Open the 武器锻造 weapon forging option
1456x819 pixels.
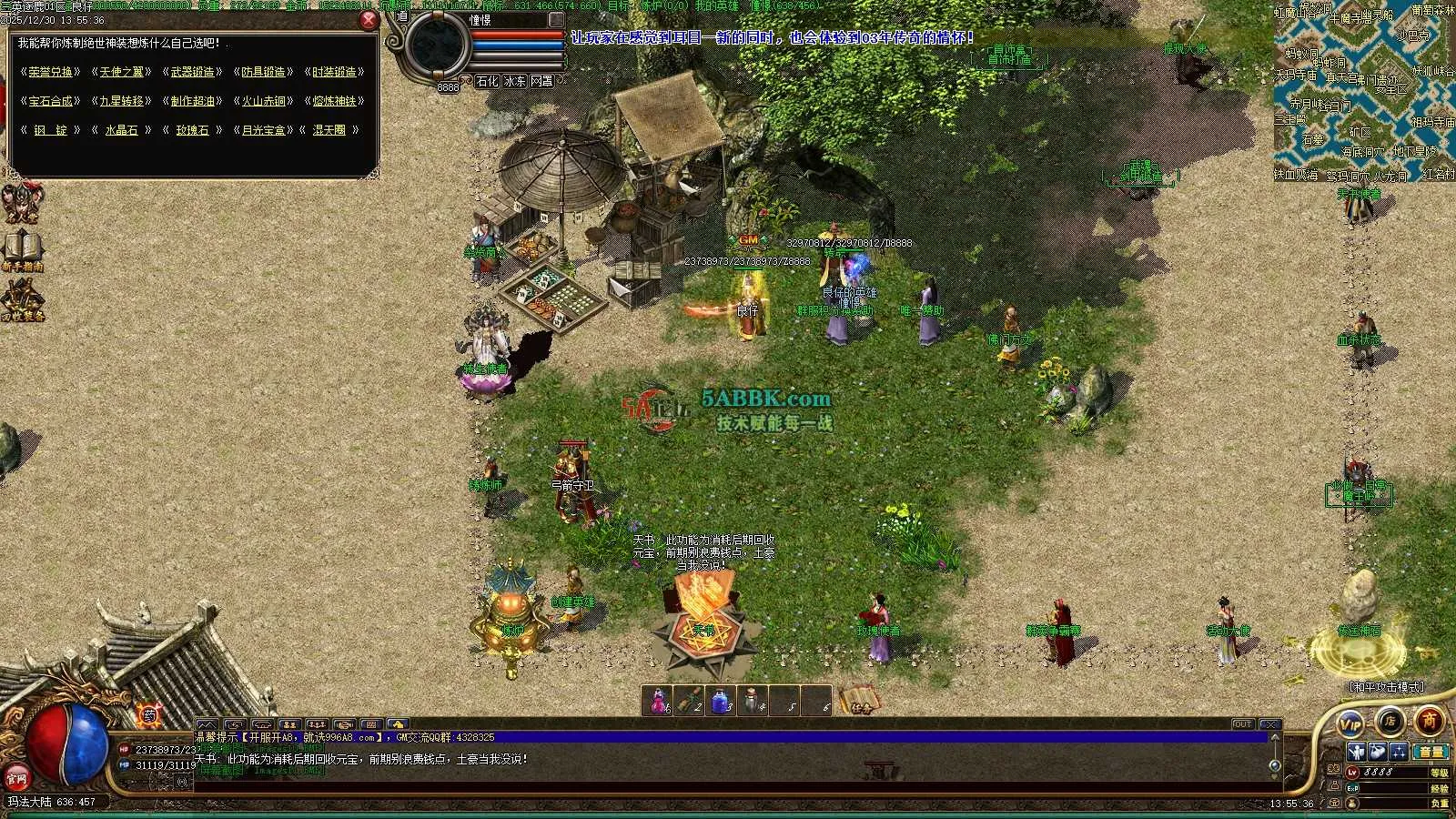coord(193,72)
